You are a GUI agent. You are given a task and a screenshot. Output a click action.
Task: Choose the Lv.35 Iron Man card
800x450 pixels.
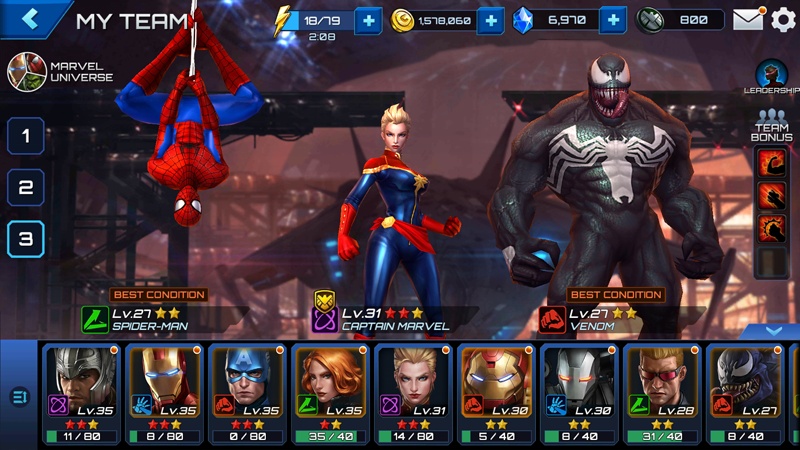tap(165, 394)
